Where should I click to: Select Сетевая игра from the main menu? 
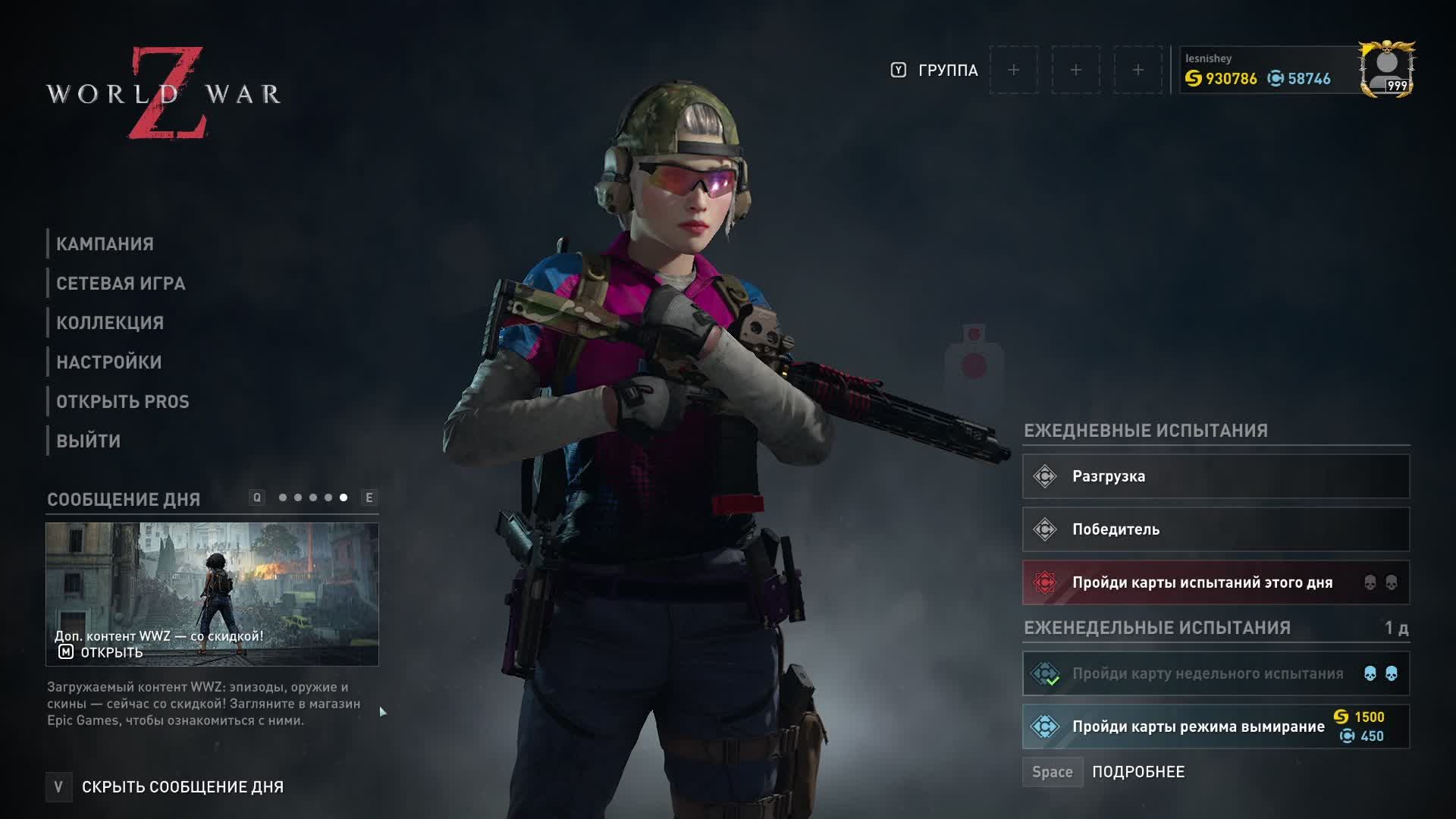[x=121, y=284]
